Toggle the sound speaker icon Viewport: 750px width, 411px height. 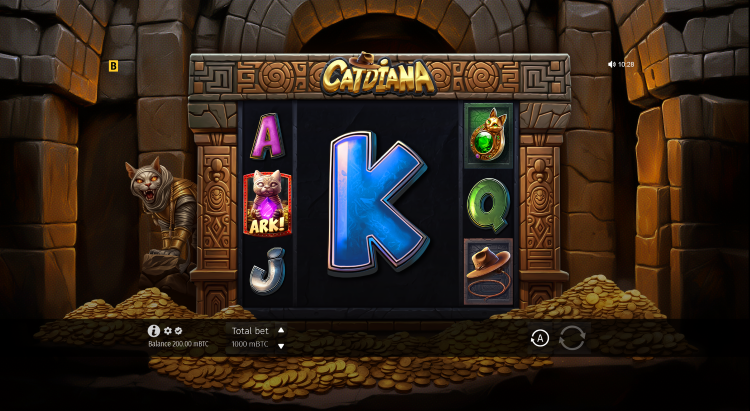(x=612, y=64)
